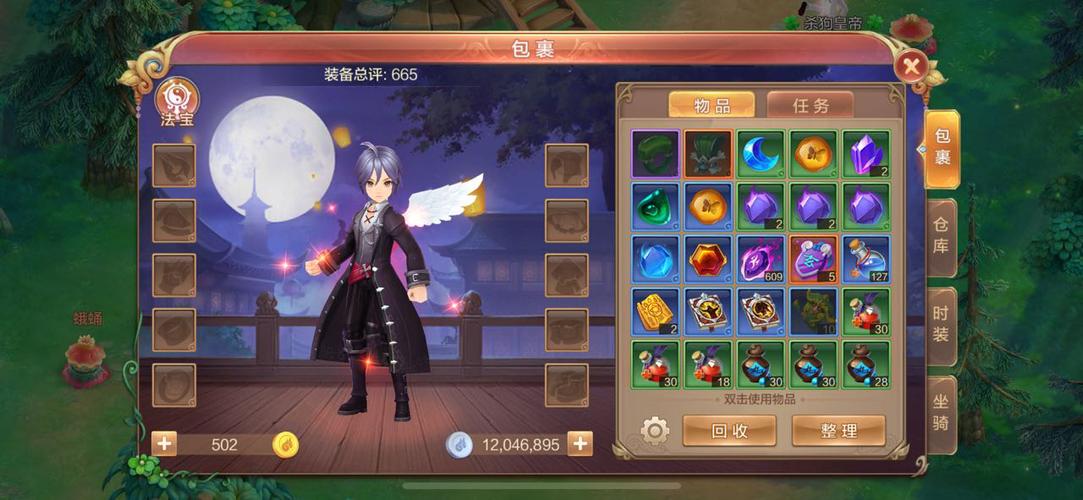Pick the golden tablet stack of 2
1083x500 pixels.
[x=656, y=312]
